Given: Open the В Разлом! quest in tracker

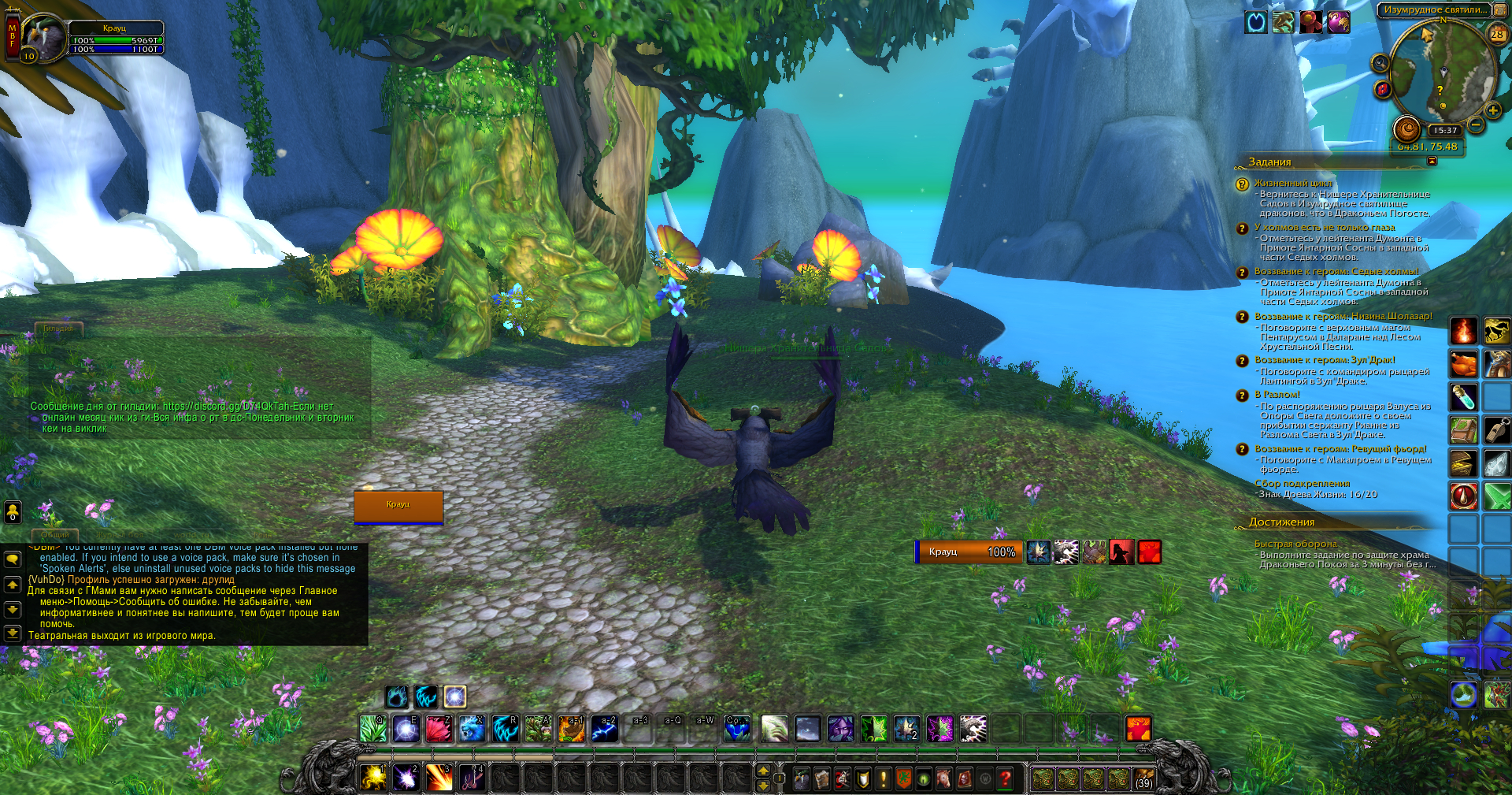Looking at the screenshot, I should coord(1277,395).
